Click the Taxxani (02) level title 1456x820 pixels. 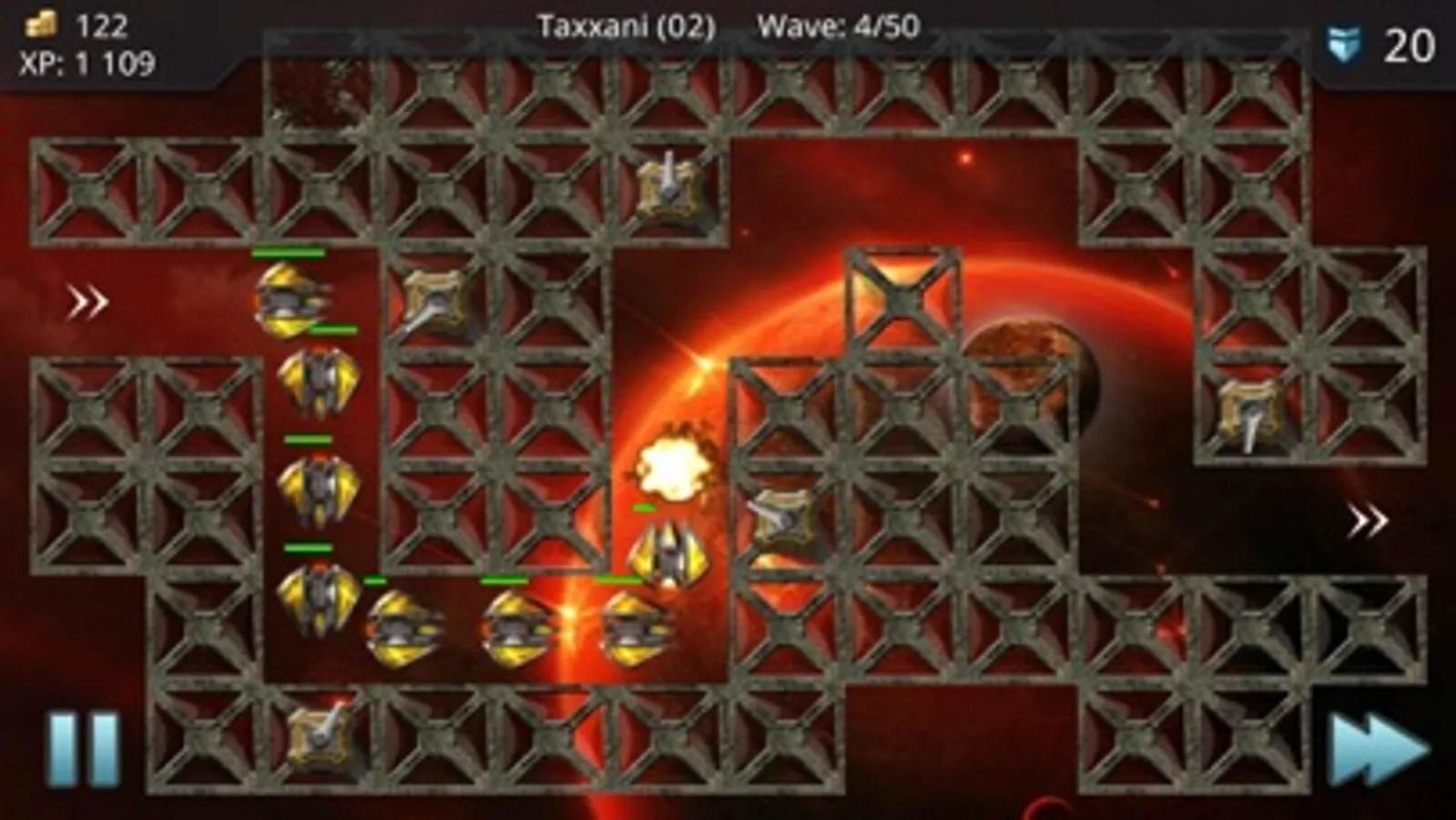point(625,26)
